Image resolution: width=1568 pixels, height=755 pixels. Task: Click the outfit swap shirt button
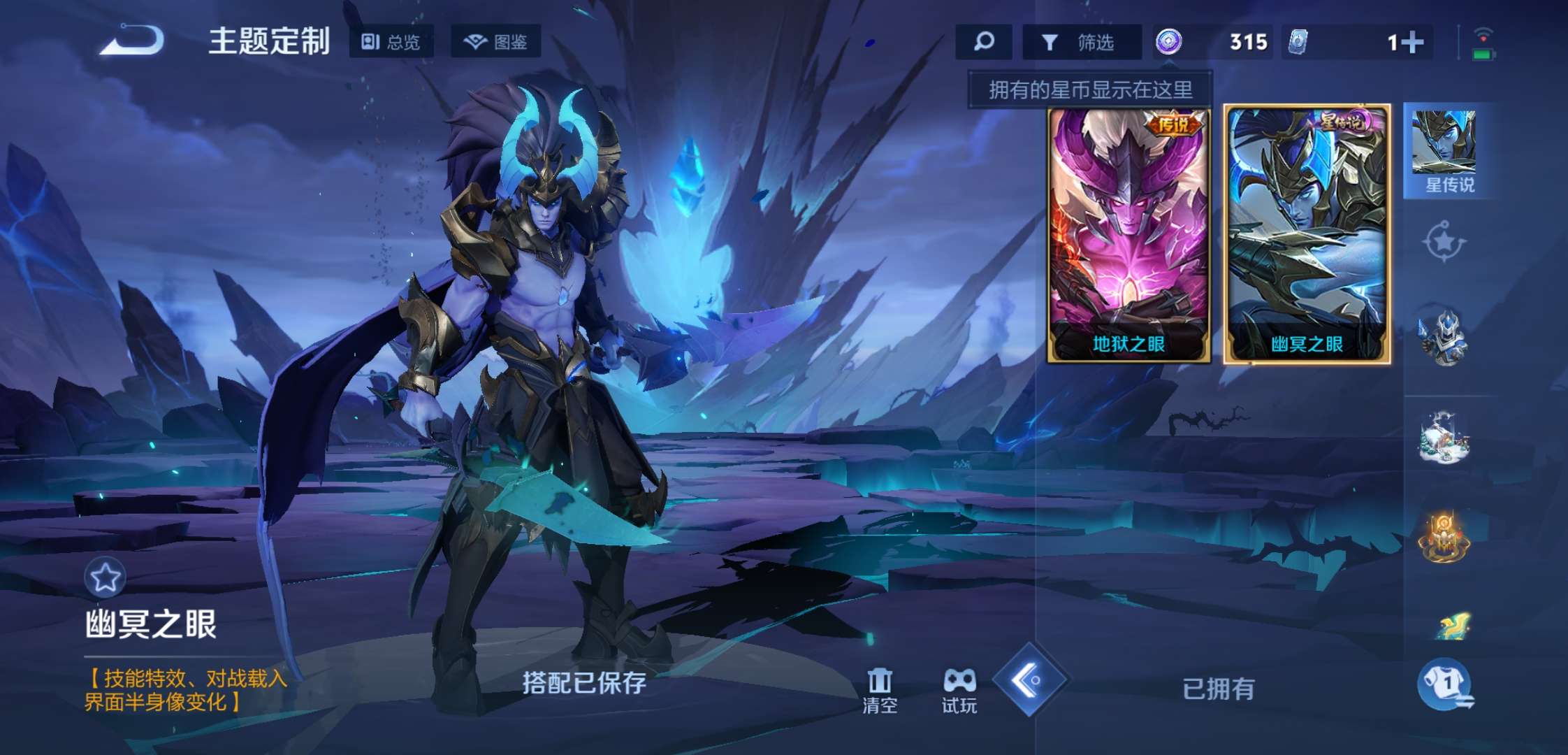[1445, 683]
